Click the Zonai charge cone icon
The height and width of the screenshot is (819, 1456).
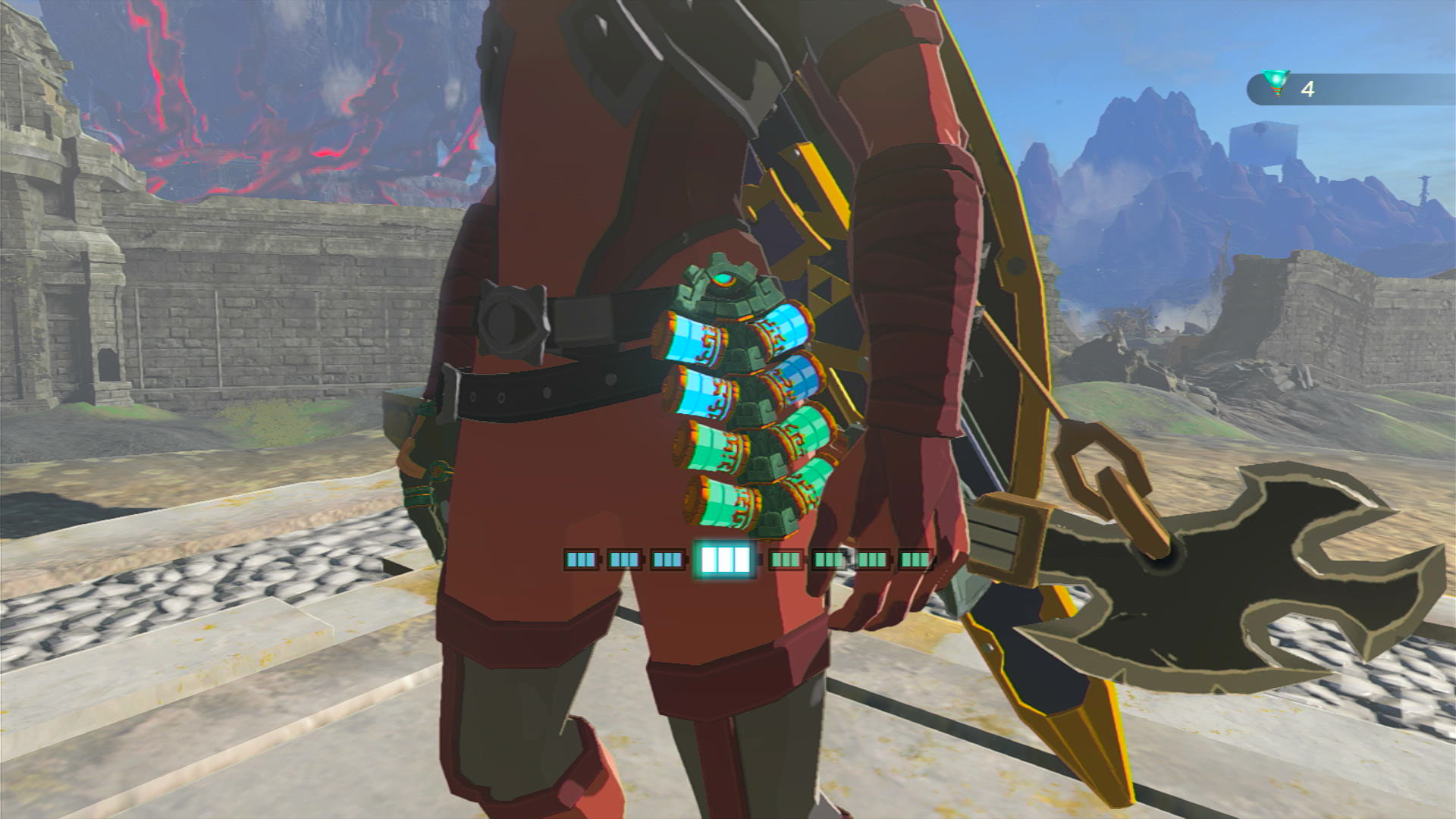[1277, 82]
